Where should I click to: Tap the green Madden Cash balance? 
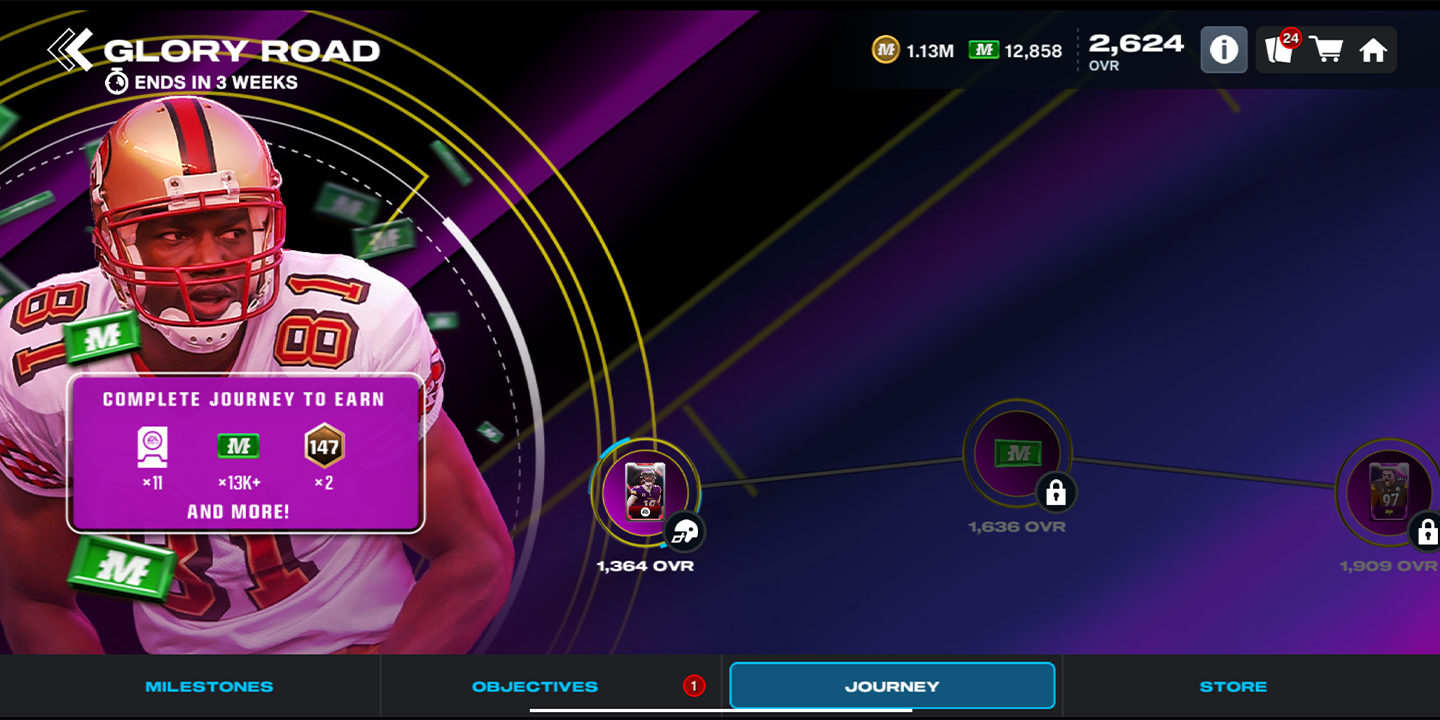tap(1016, 50)
